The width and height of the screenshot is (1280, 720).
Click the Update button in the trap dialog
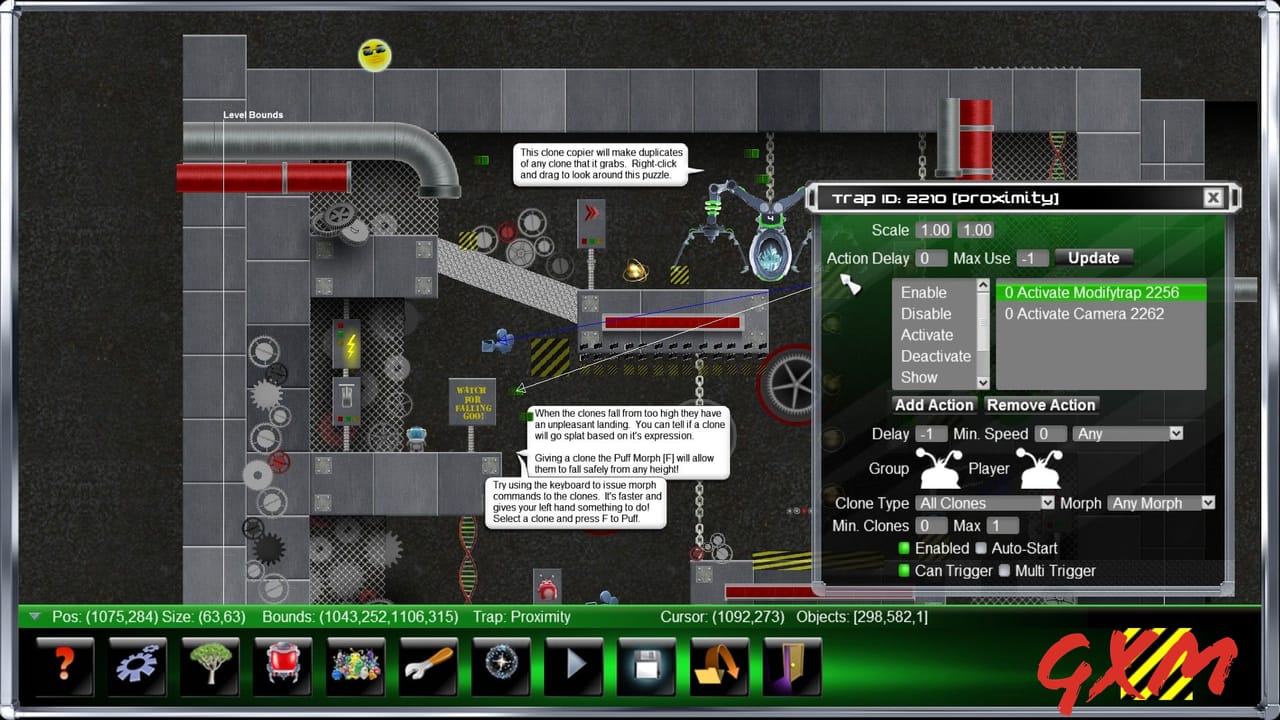click(1093, 257)
